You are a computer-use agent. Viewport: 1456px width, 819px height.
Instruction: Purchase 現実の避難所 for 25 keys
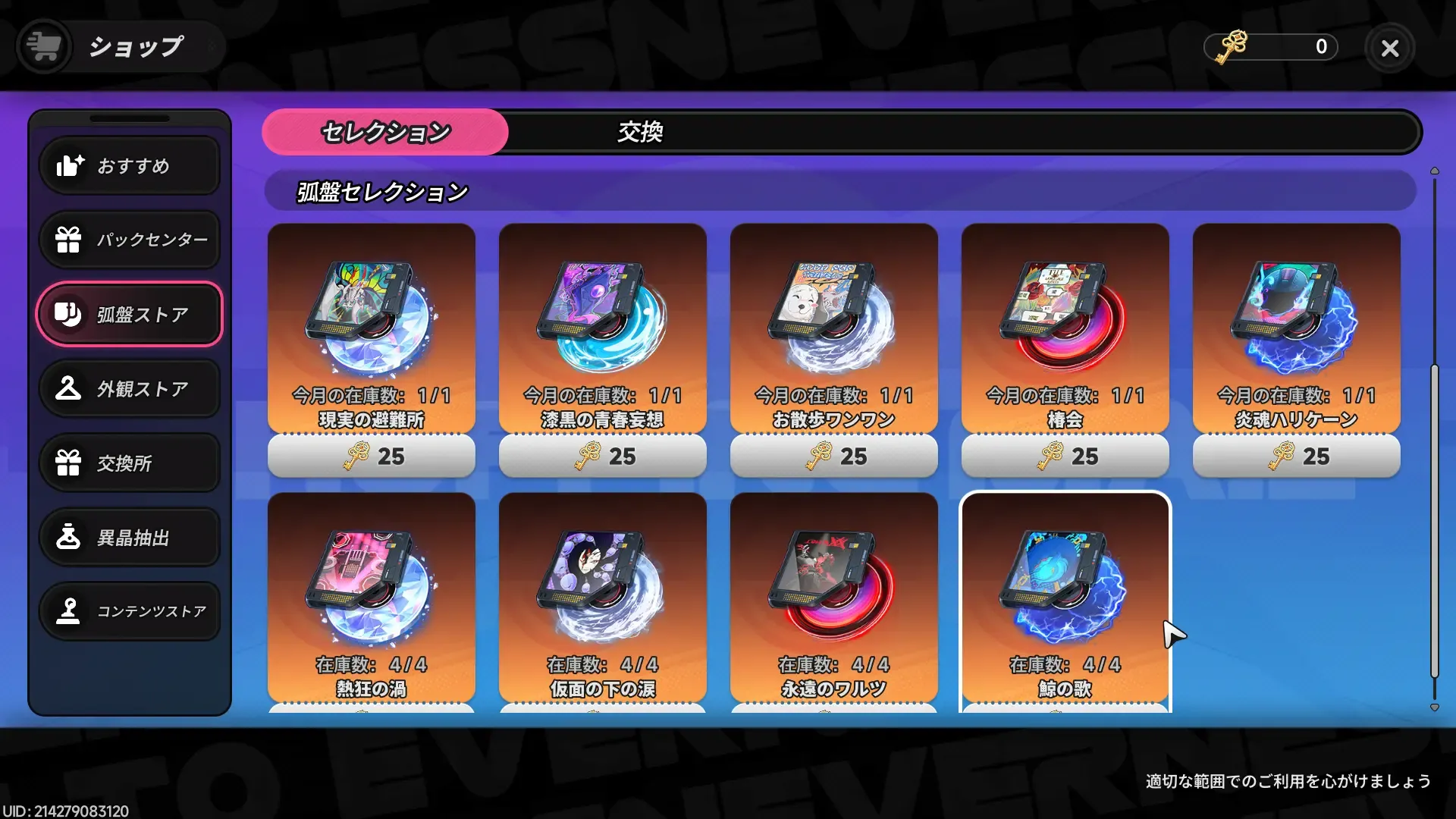coord(371,456)
